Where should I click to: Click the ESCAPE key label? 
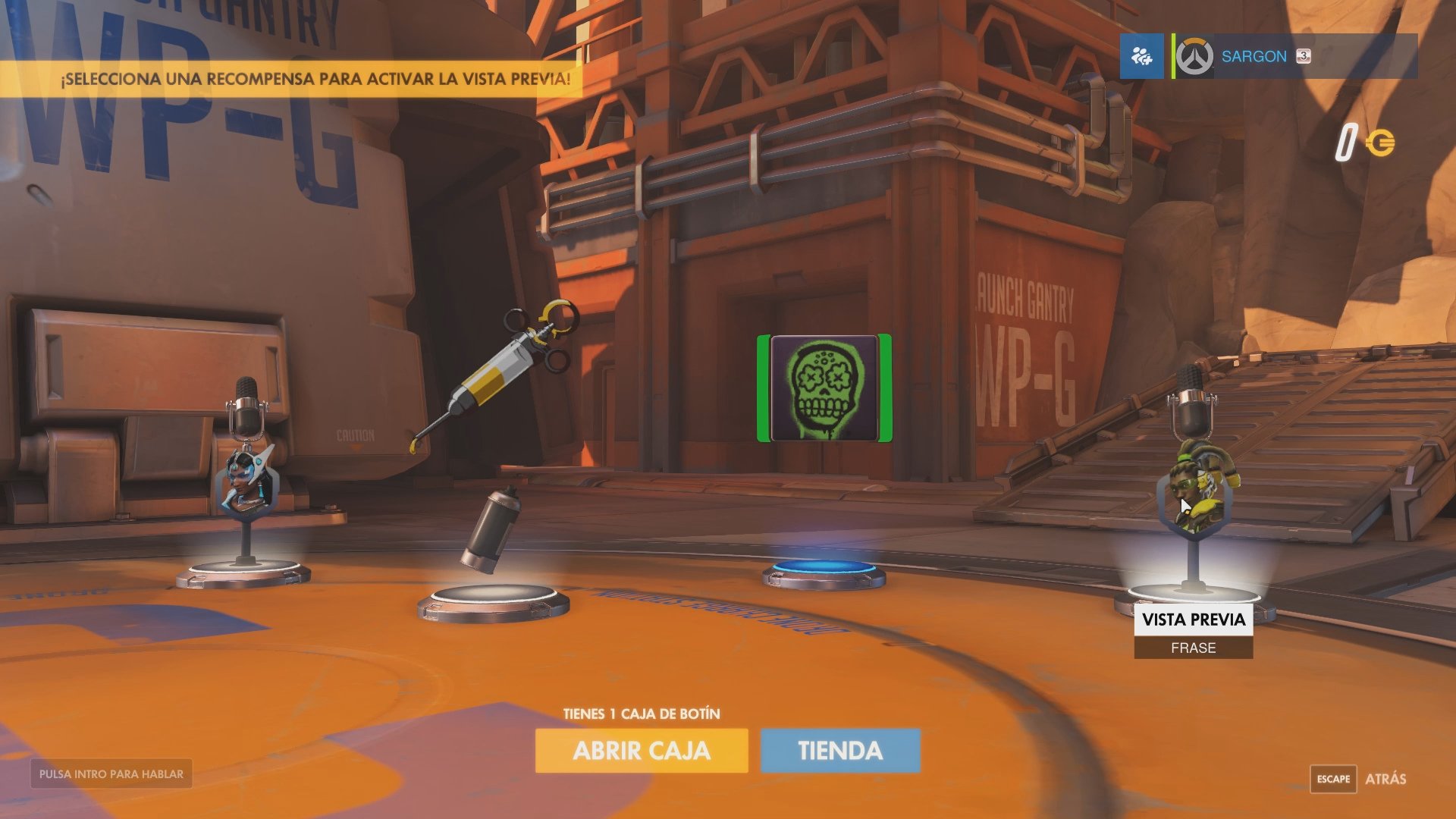pyautogui.click(x=1334, y=779)
